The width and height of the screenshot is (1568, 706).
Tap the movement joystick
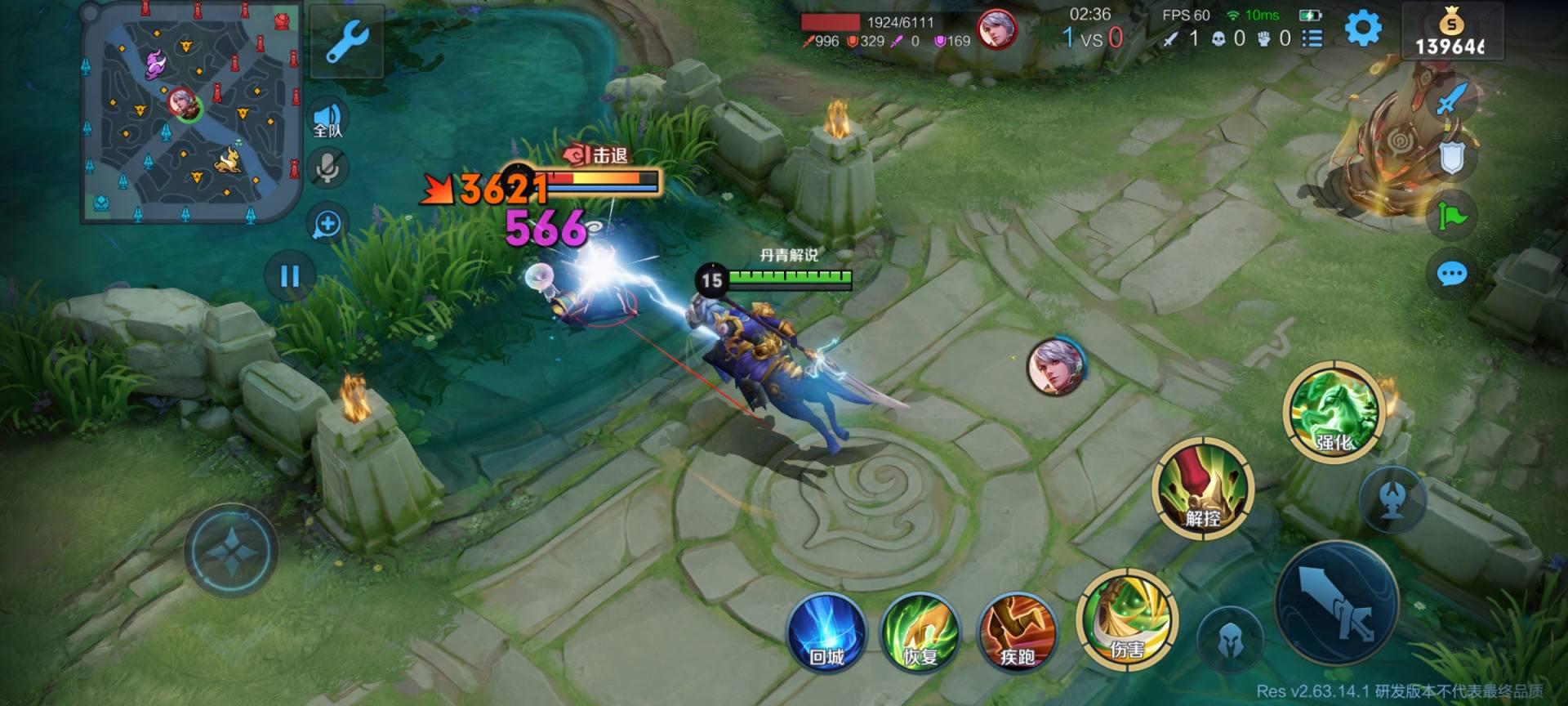click(232, 552)
